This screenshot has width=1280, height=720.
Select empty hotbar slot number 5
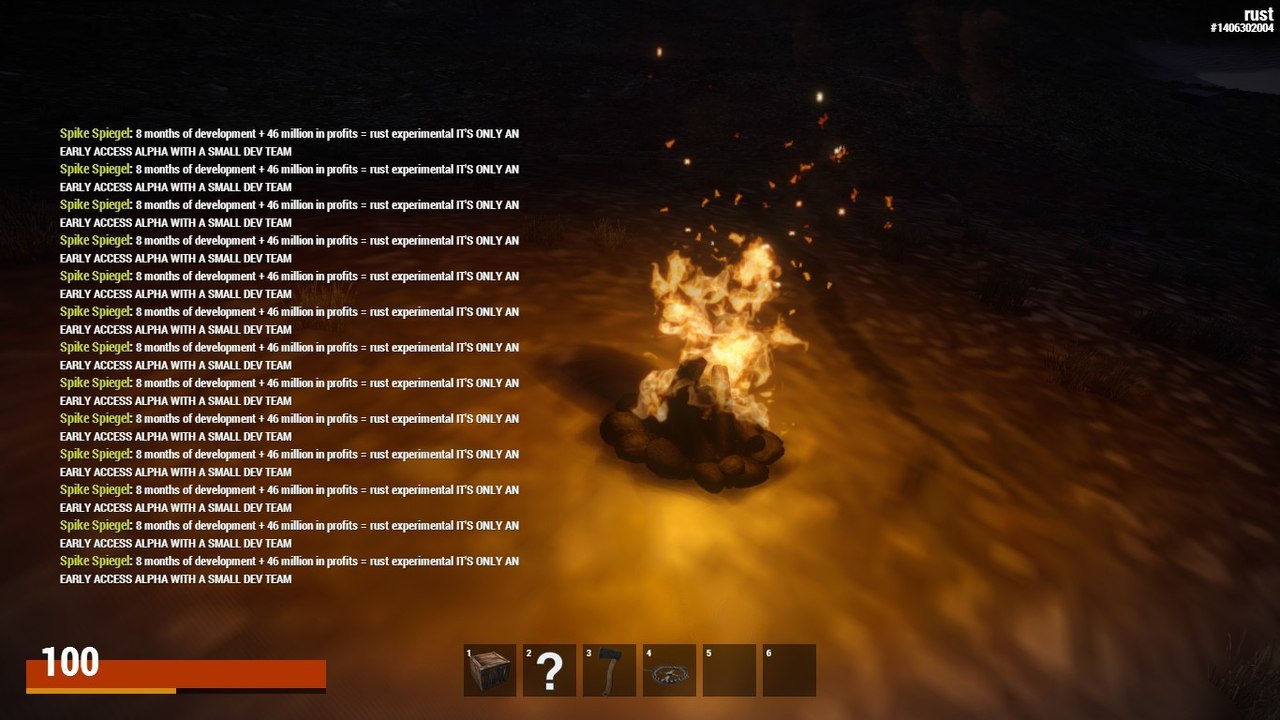tap(729, 670)
